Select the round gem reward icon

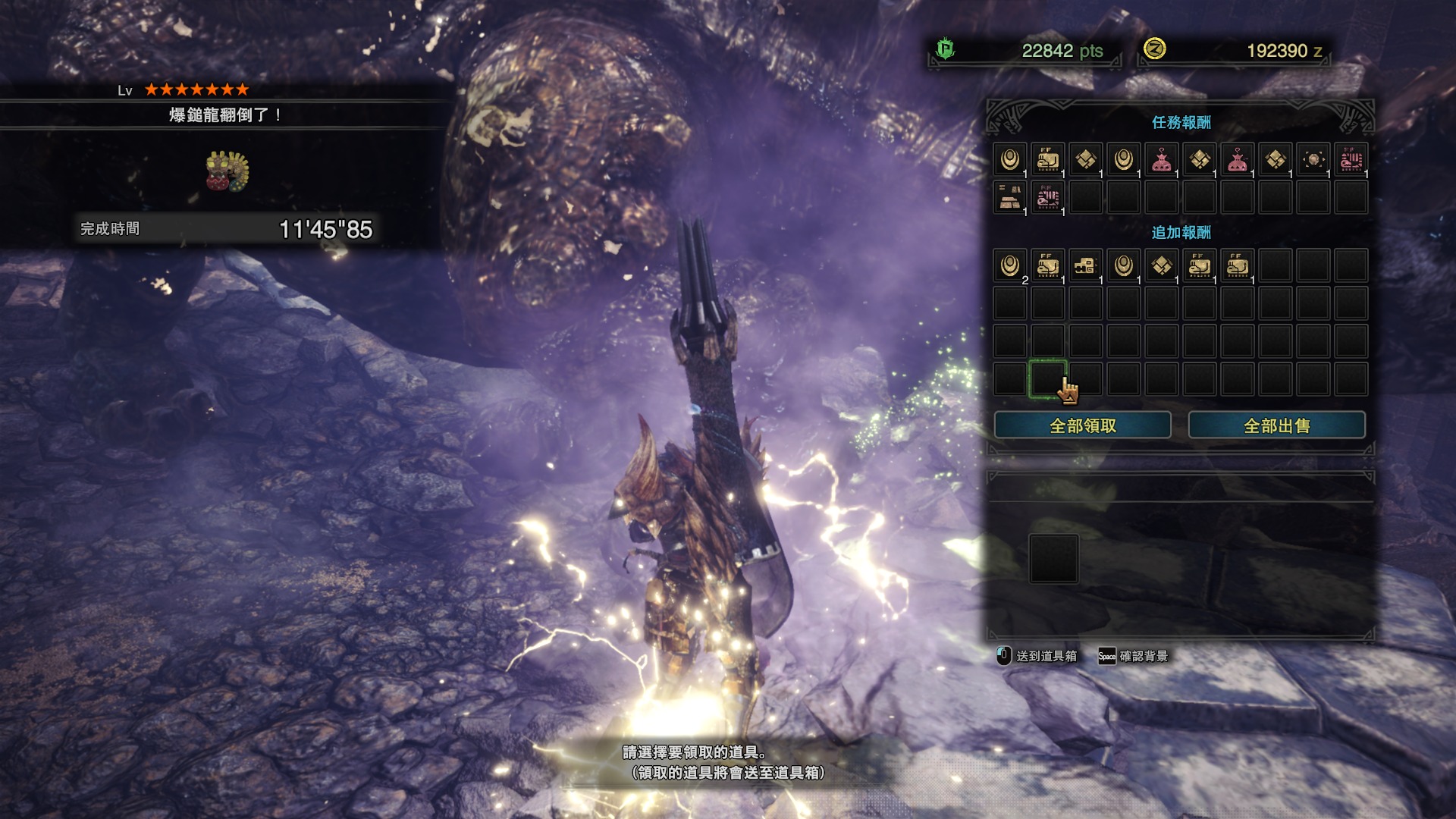click(1313, 160)
